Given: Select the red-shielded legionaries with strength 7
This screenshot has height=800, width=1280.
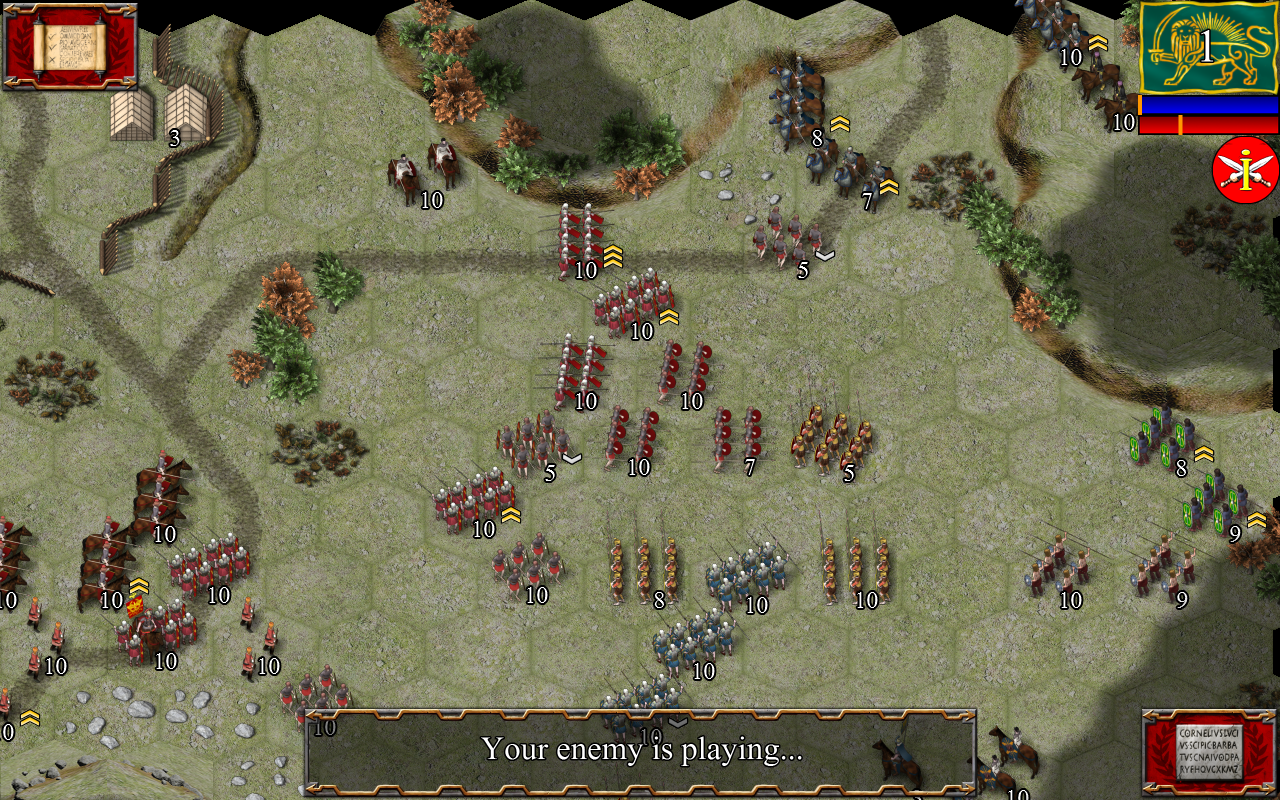Looking at the screenshot, I should point(733,435).
